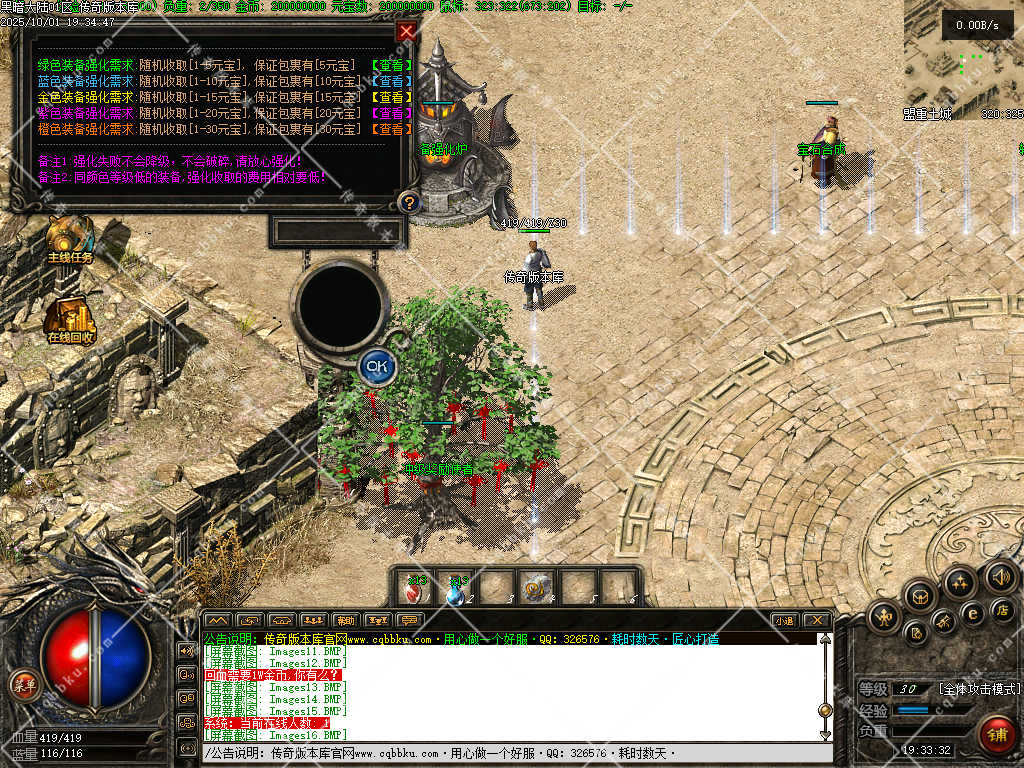View the blue equipment enhancement requirements

pos(391,82)
